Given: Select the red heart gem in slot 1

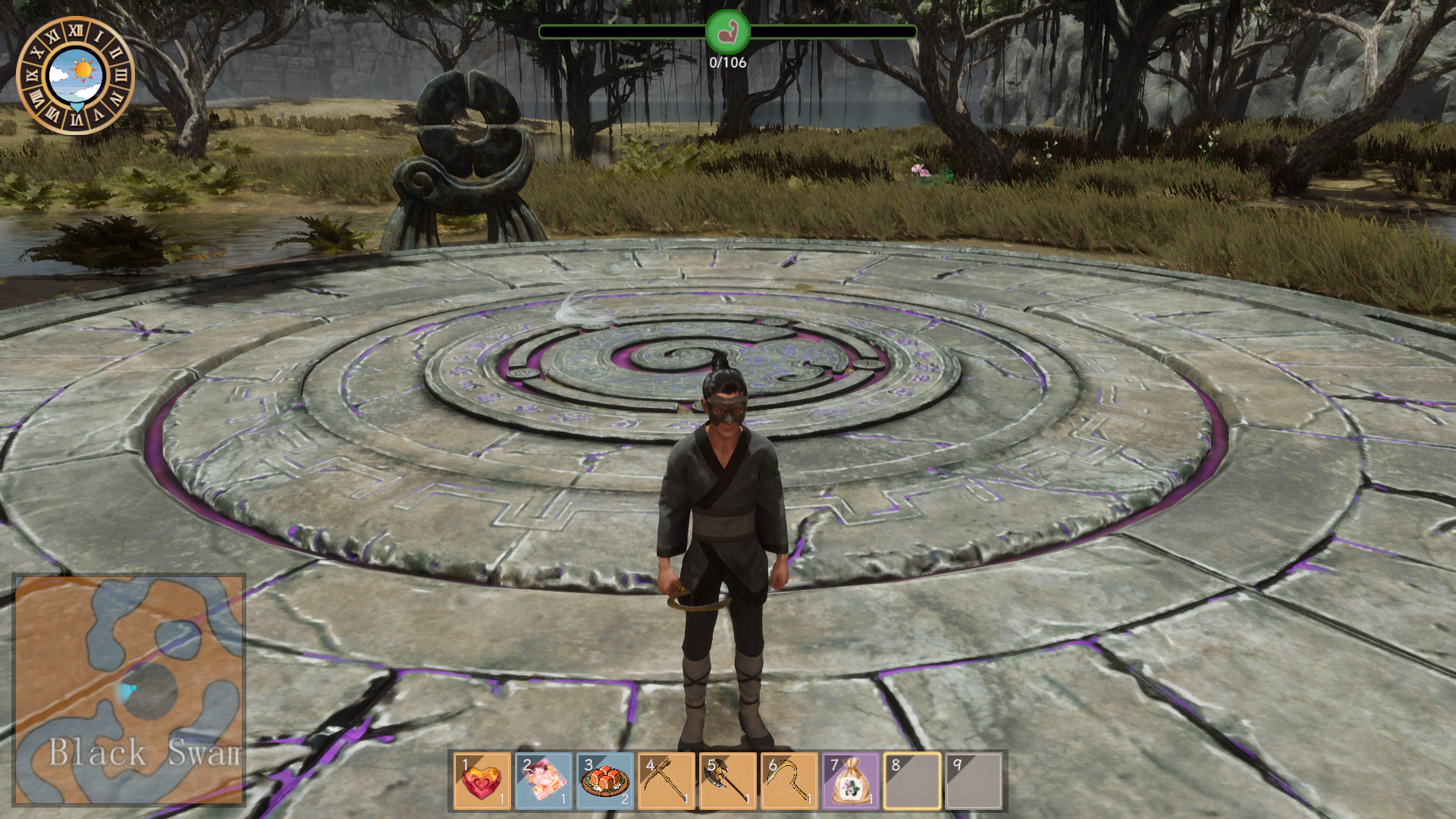Looking at the screenshot, I should click(482, 781).
